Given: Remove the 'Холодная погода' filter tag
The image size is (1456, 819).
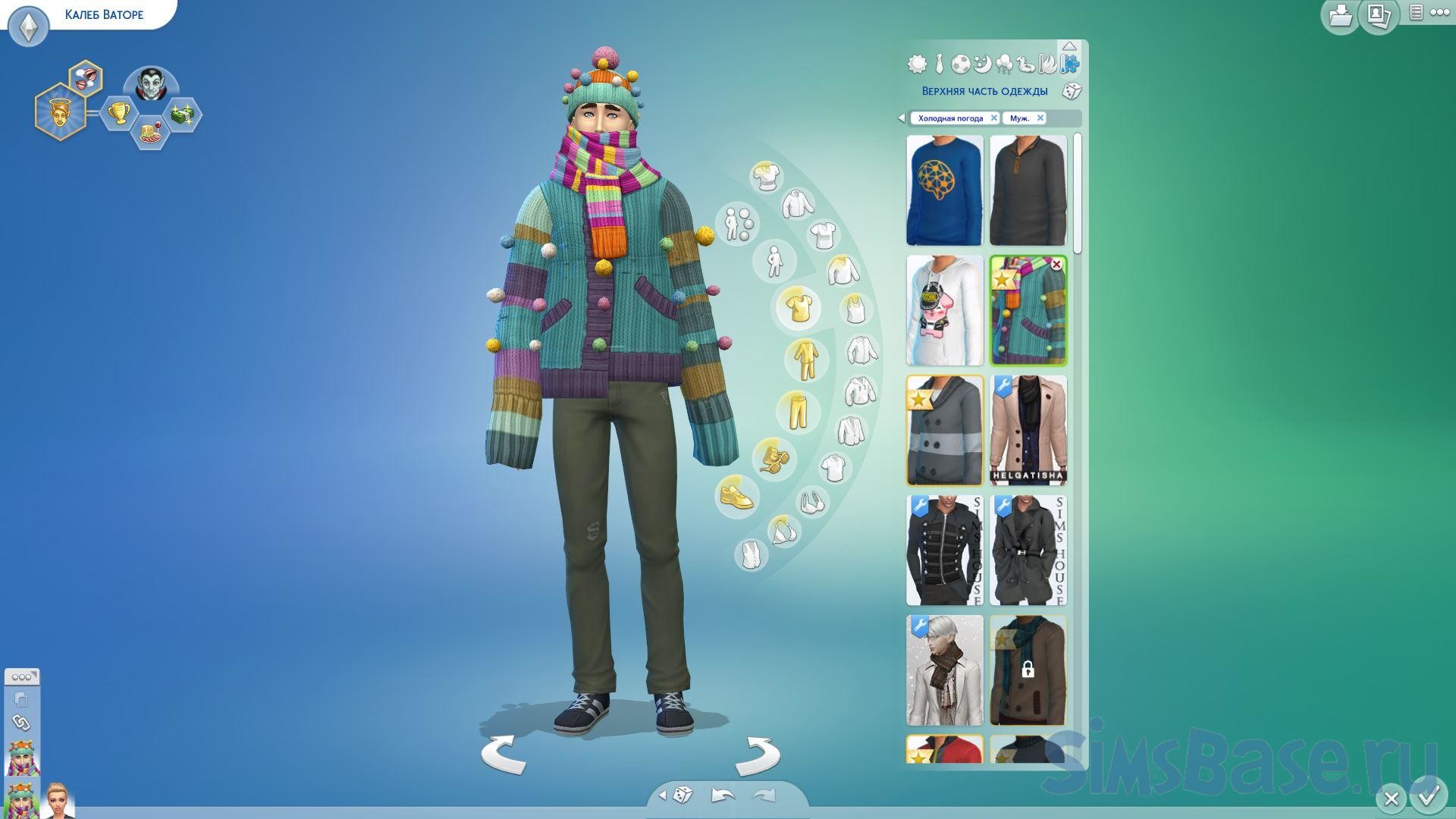Looking at the screenshot, I should (x=993, y=118).
